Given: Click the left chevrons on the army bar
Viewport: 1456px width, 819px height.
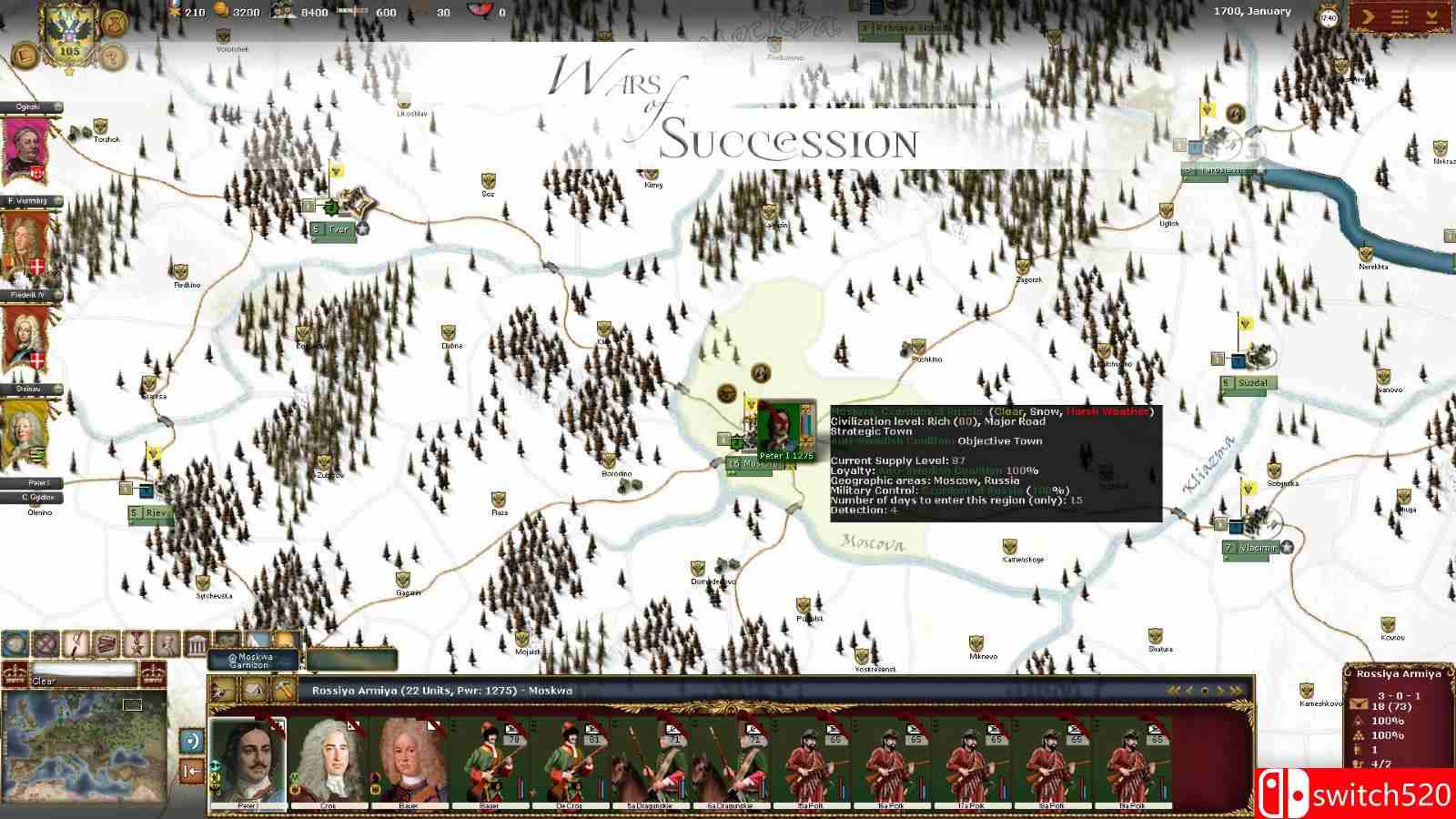Looking at the screenshot, I should tap(1172, 690).
